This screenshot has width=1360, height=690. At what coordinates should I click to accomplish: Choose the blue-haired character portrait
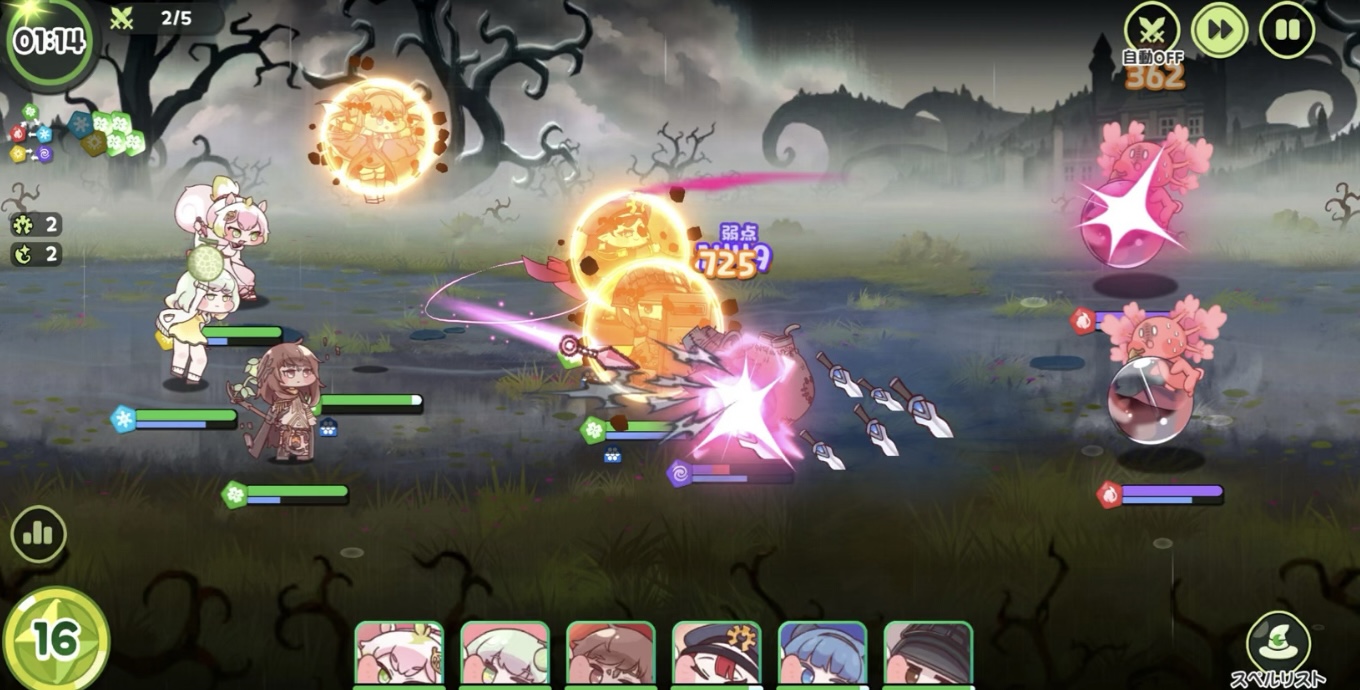pos(823,655)
